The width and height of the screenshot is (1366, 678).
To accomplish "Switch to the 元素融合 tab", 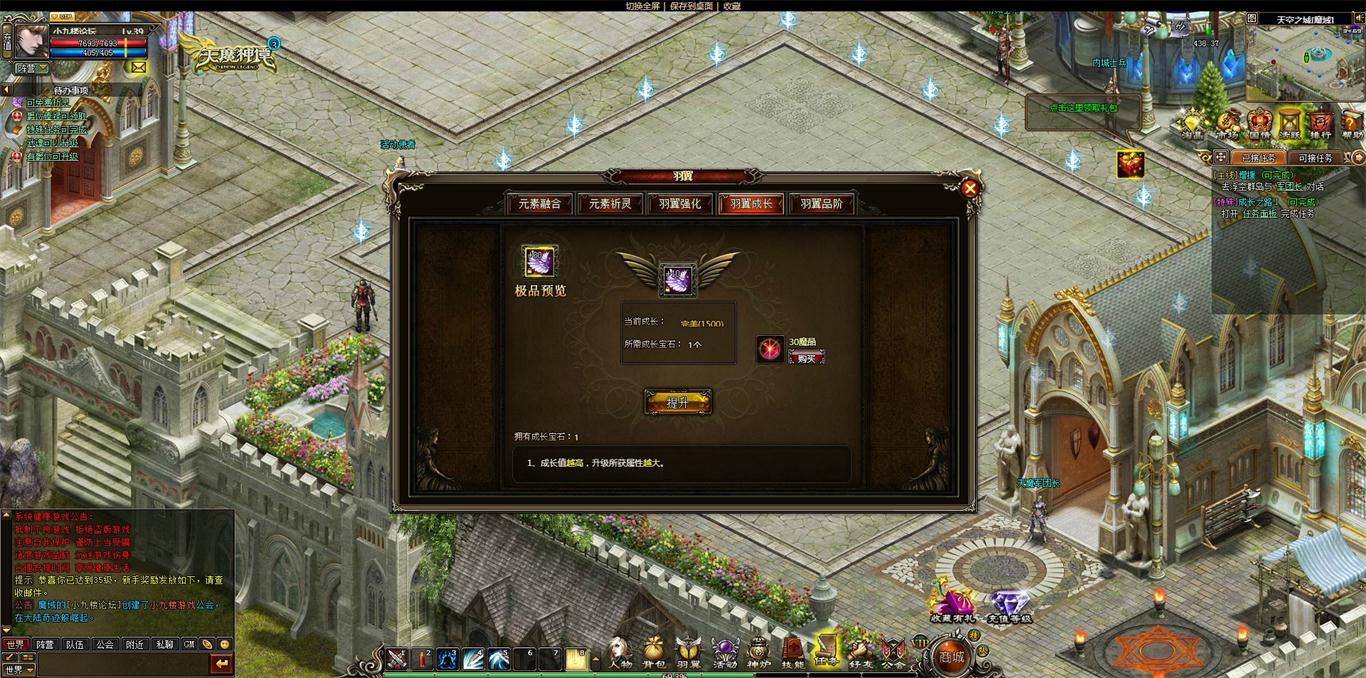I will 539,204.
